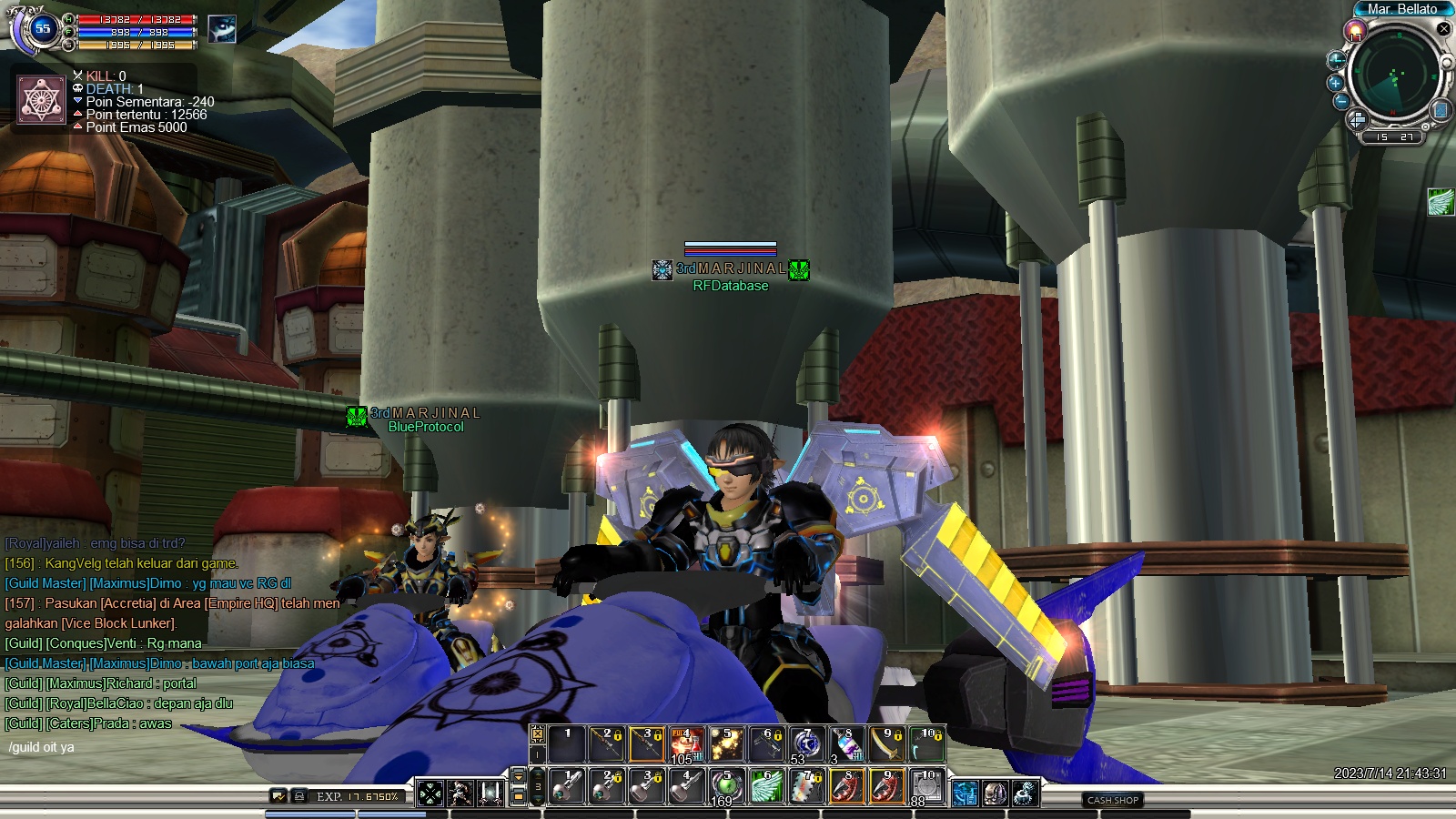Select the curved golden blade in slot 9
This screenshot has height=819, width=1456.
pos(885,744)
